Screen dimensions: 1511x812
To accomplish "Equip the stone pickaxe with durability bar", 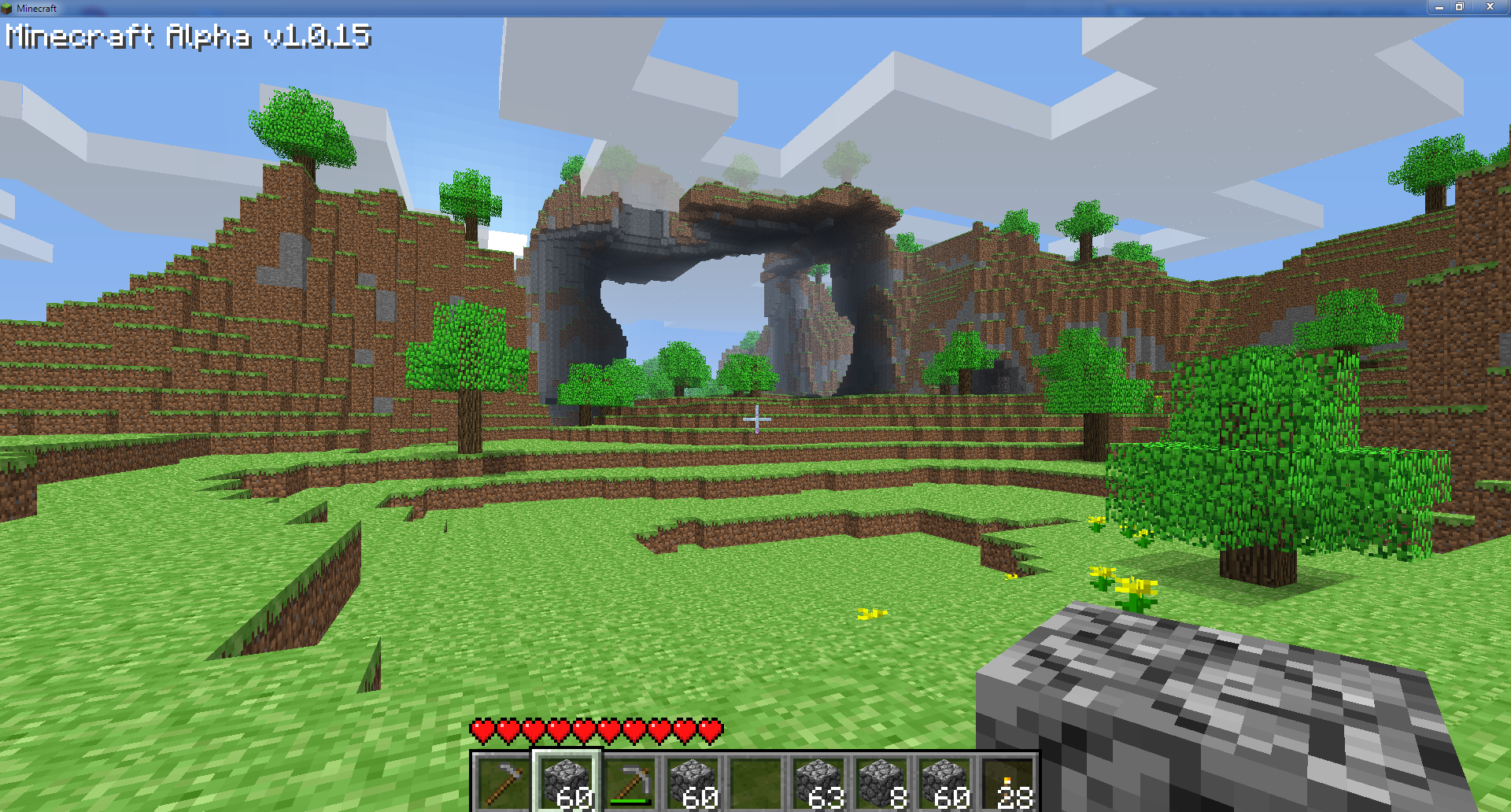I will (x=630, y=782).
